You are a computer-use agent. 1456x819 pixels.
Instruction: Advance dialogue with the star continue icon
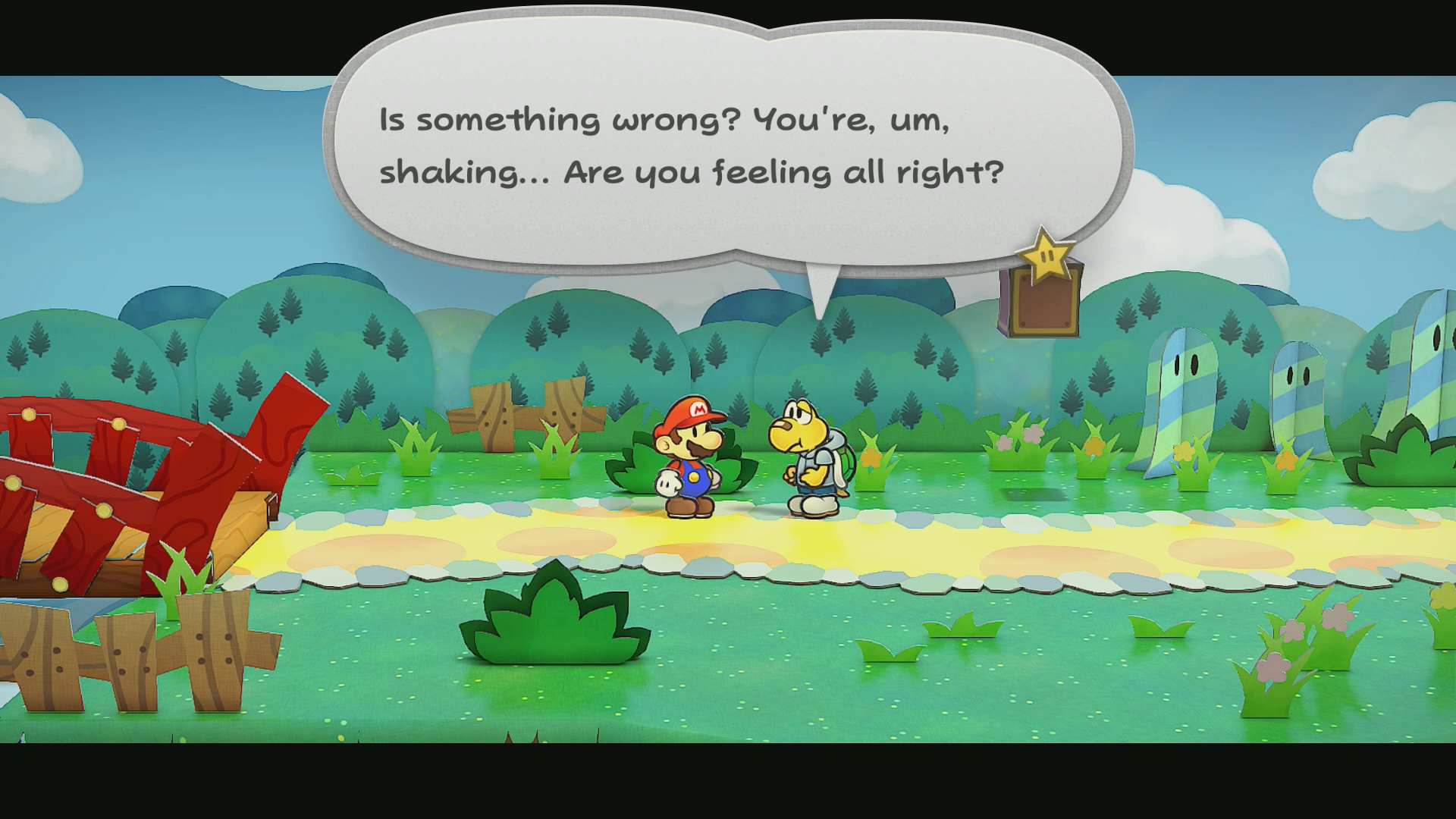(x=1046, y=256)
